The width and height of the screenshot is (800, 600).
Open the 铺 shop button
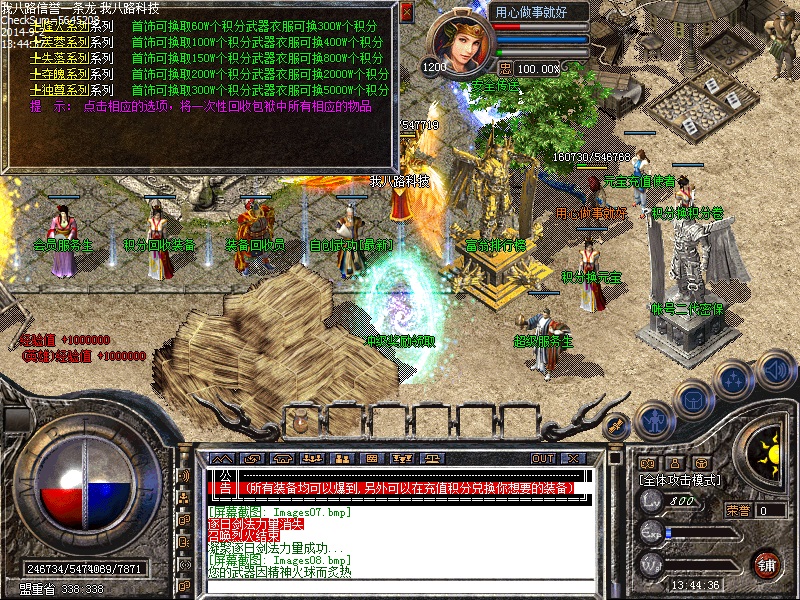coord(766,563)
